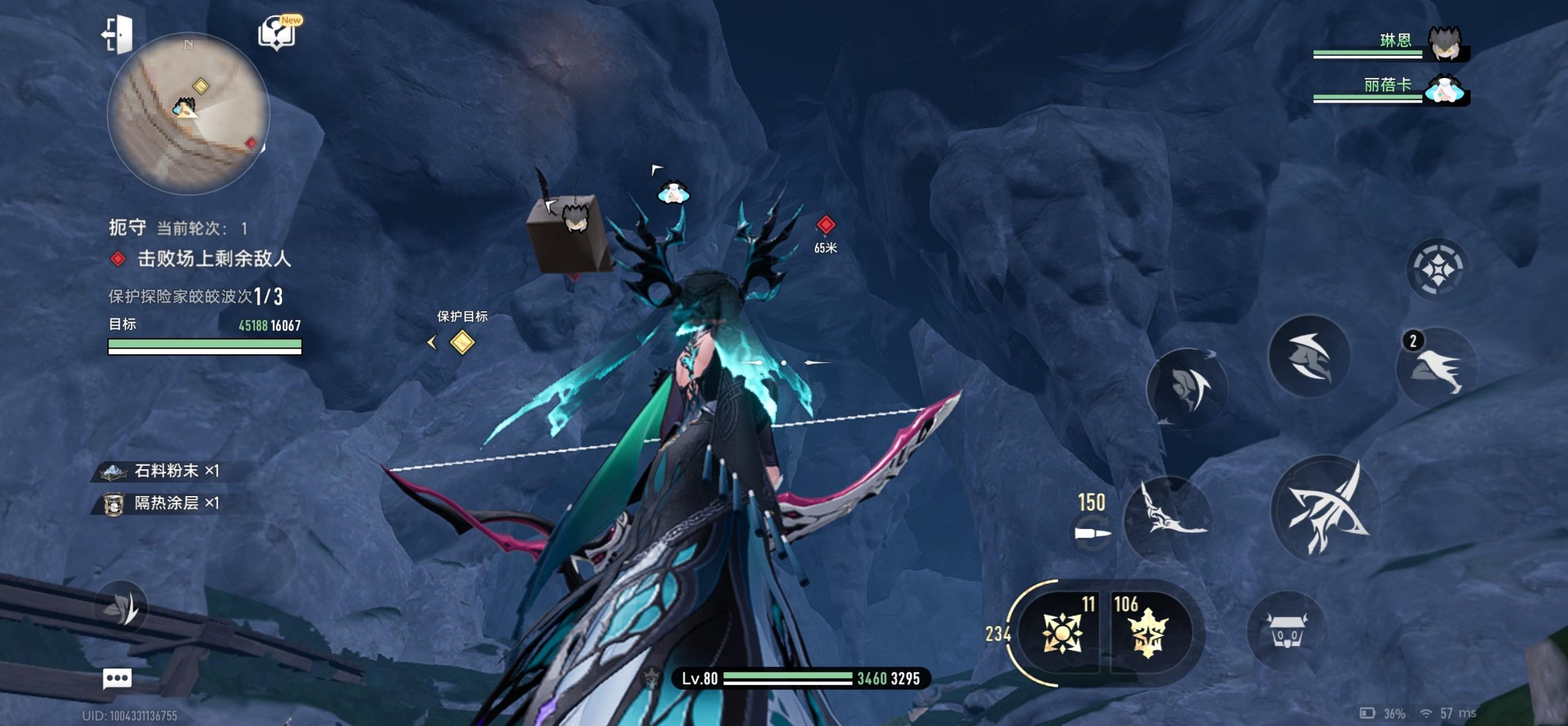This screenshot has height=726, width=1568.
Task: Toggle the circular target lock button
Action: [1437, 269]
